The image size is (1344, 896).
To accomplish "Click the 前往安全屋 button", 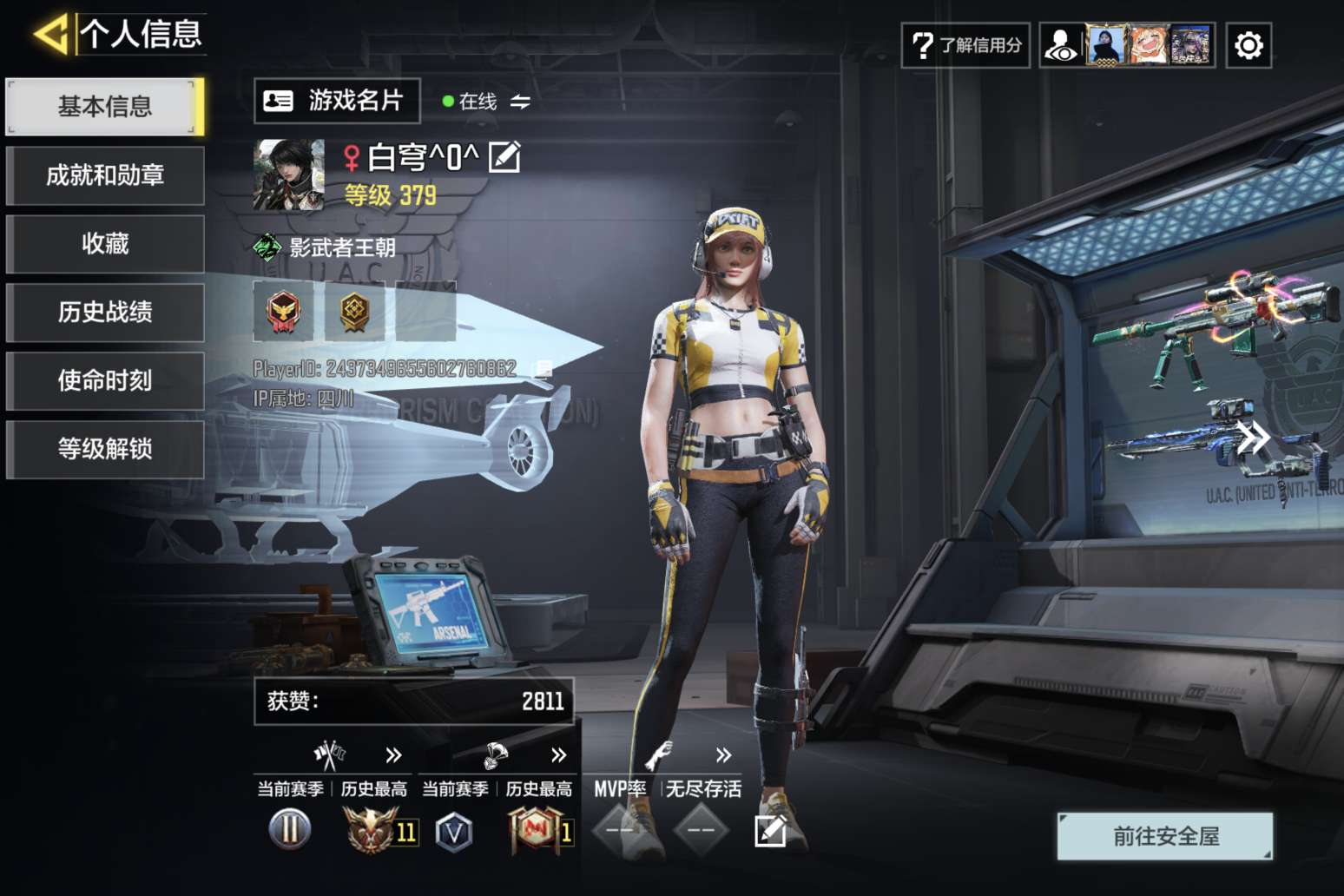I will point(1165,836).
